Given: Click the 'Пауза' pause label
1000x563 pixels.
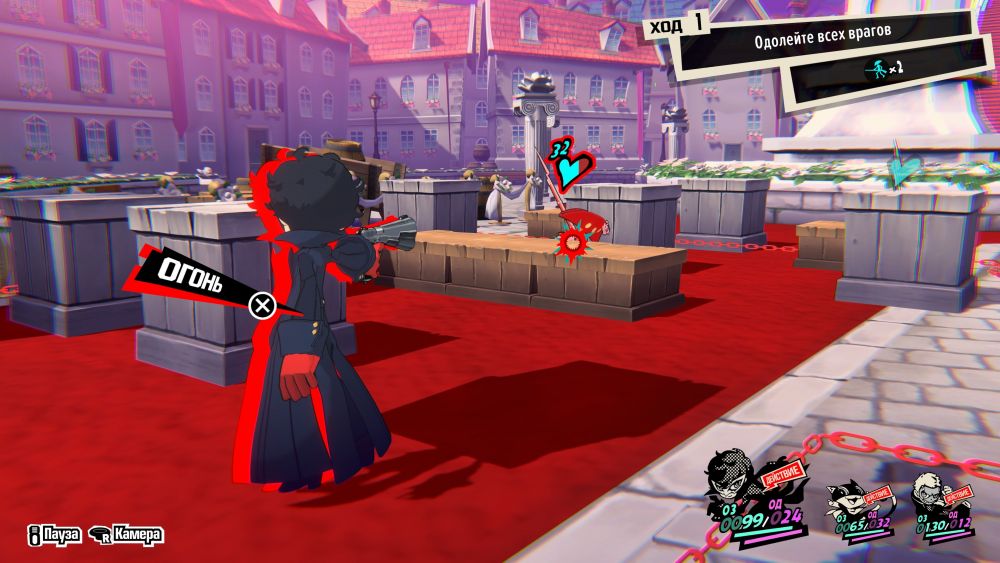Looking at the screenshot, I should 56,536.
